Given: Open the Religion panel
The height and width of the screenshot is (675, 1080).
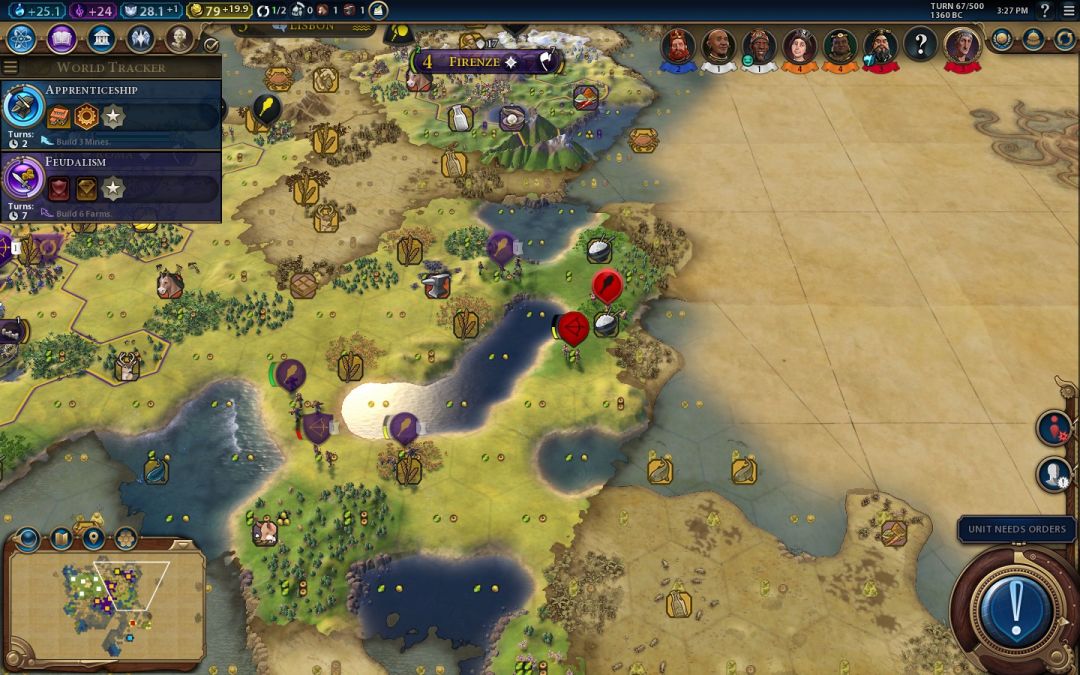Looking at the screenshot, I should click(x=139, y=39).
